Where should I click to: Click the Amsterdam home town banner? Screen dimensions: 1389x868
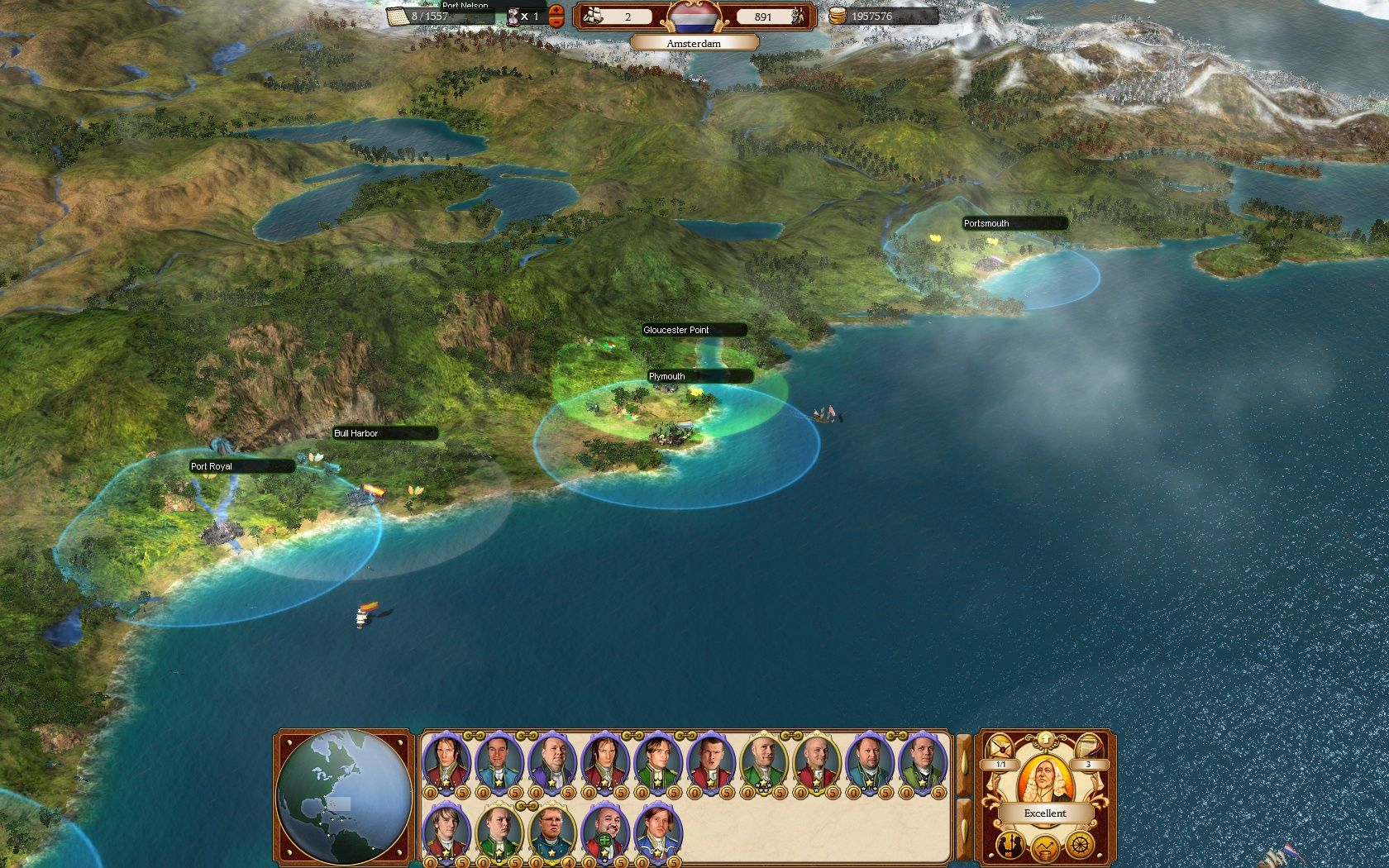coord(694,43)
